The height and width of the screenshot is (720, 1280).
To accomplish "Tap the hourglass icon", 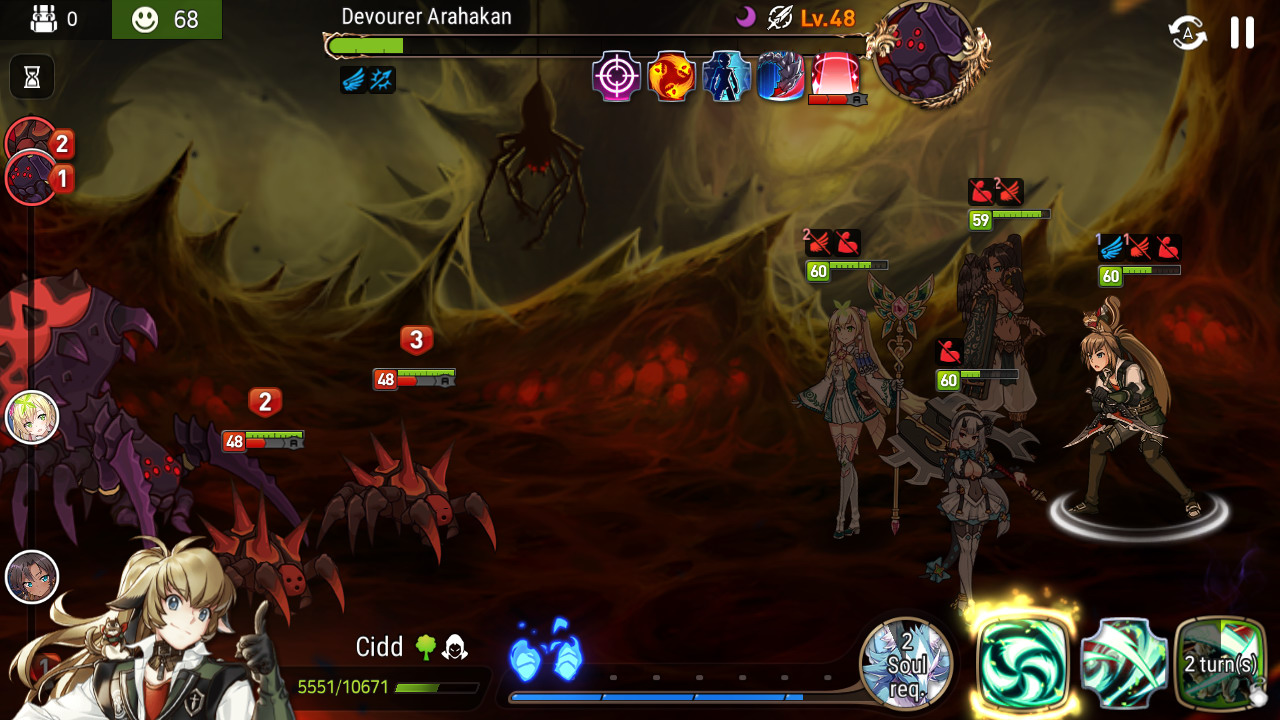I will point(32,77).
